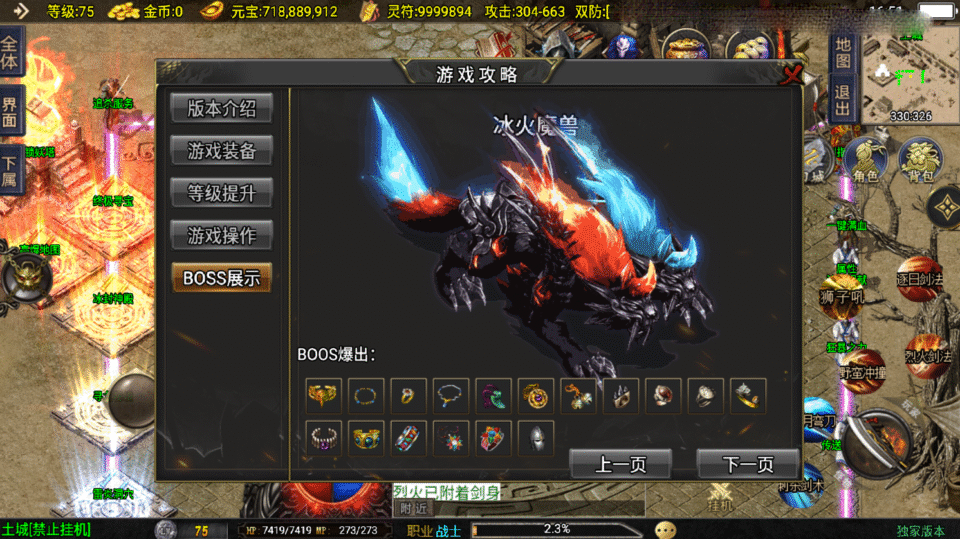Screen dimensions: 960x539
Task: Open the 版本介绍 section
Action: point(221,108)
